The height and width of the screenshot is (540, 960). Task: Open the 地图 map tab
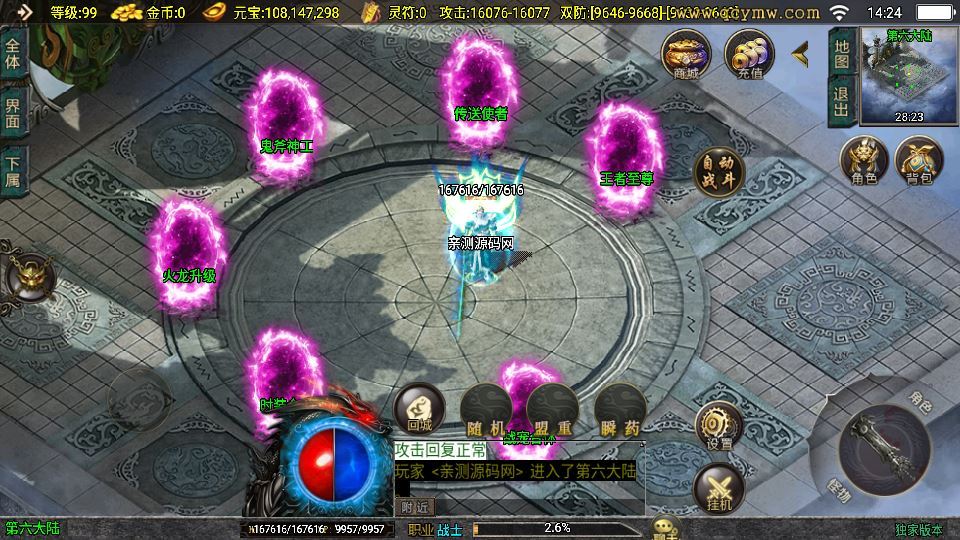841,54
